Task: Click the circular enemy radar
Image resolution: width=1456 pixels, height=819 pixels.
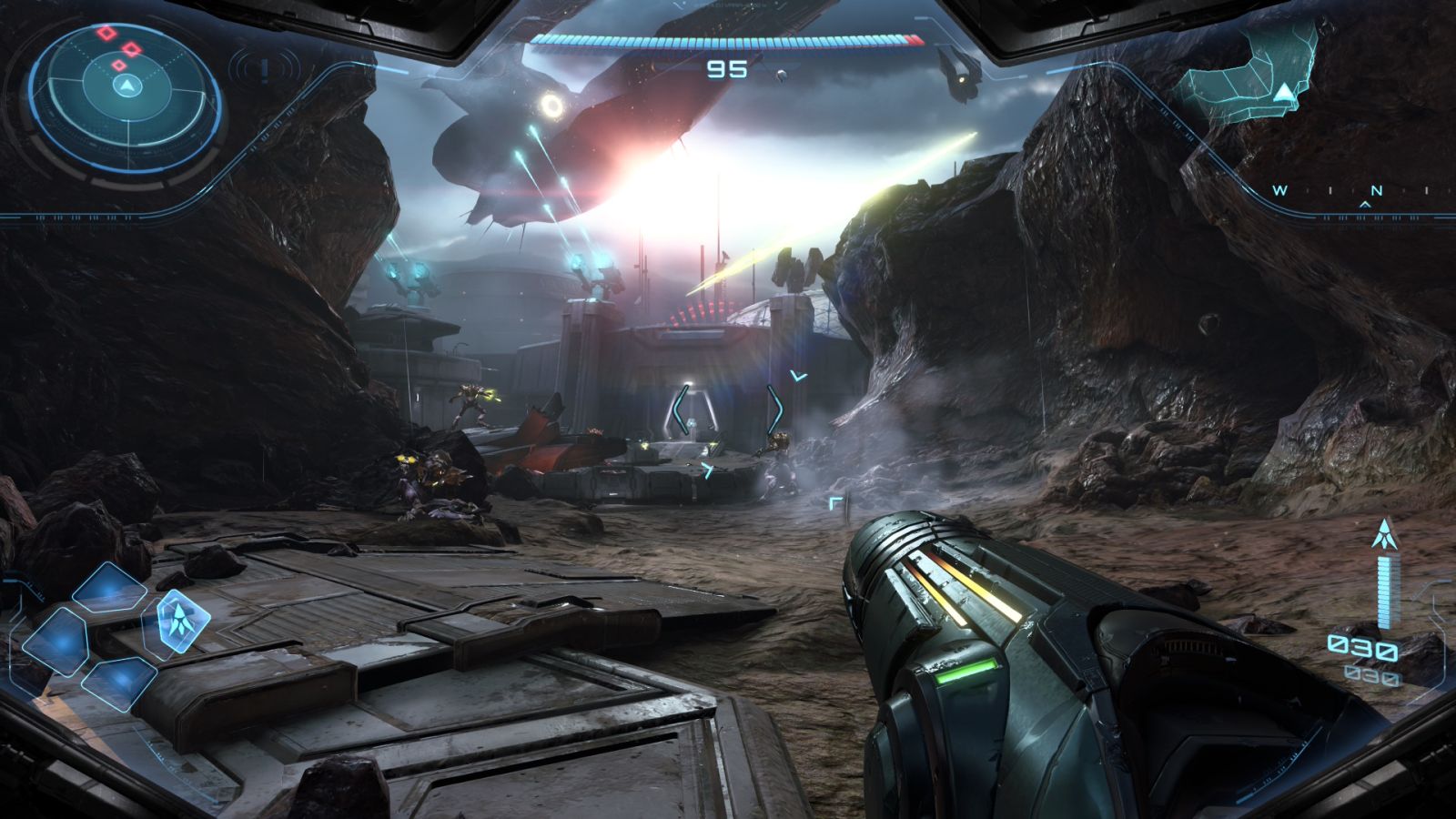Action: pyautogui.click(x=126, y=87)
